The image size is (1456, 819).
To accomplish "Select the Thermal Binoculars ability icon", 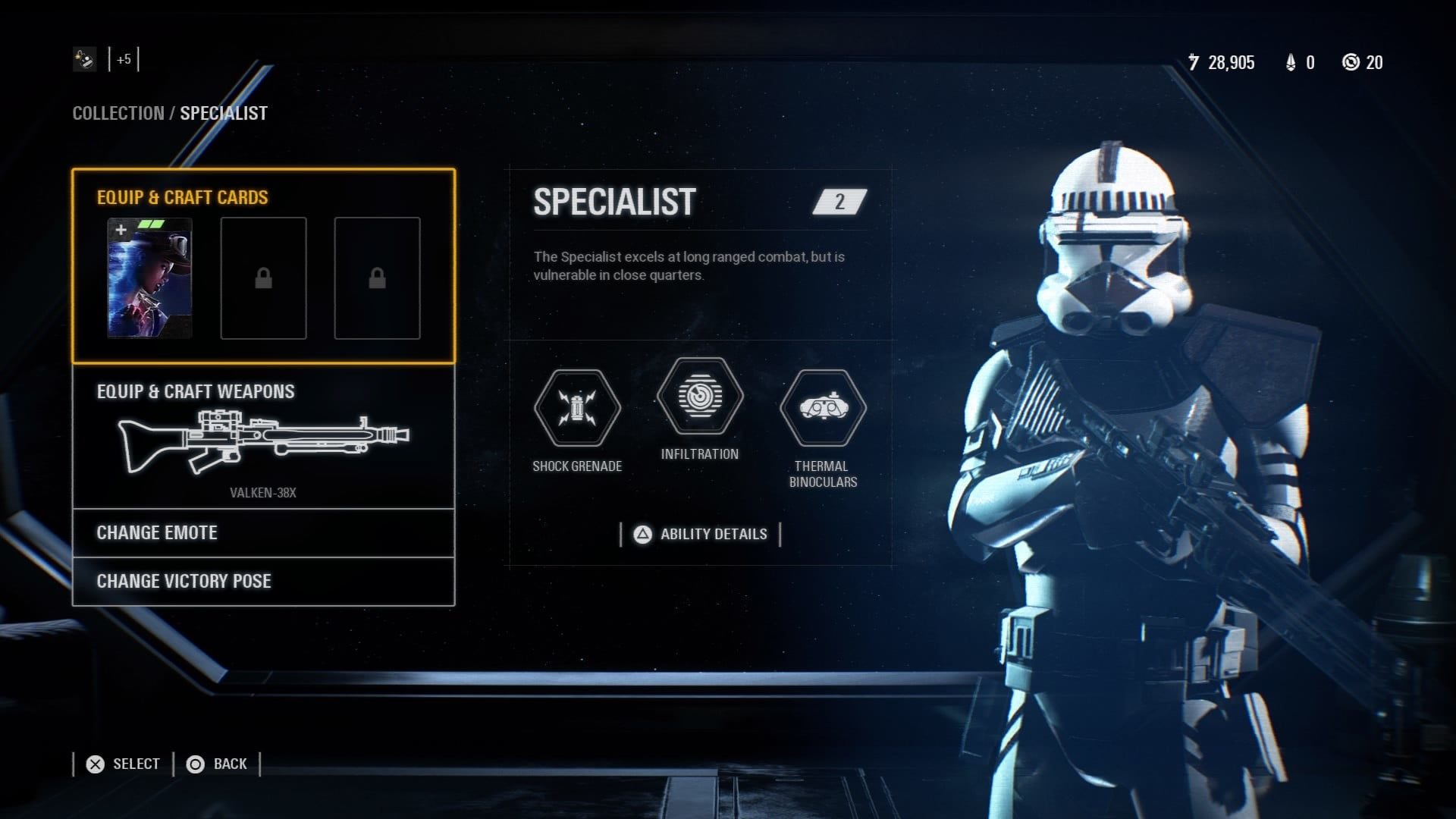I will (x=823, y=408).
